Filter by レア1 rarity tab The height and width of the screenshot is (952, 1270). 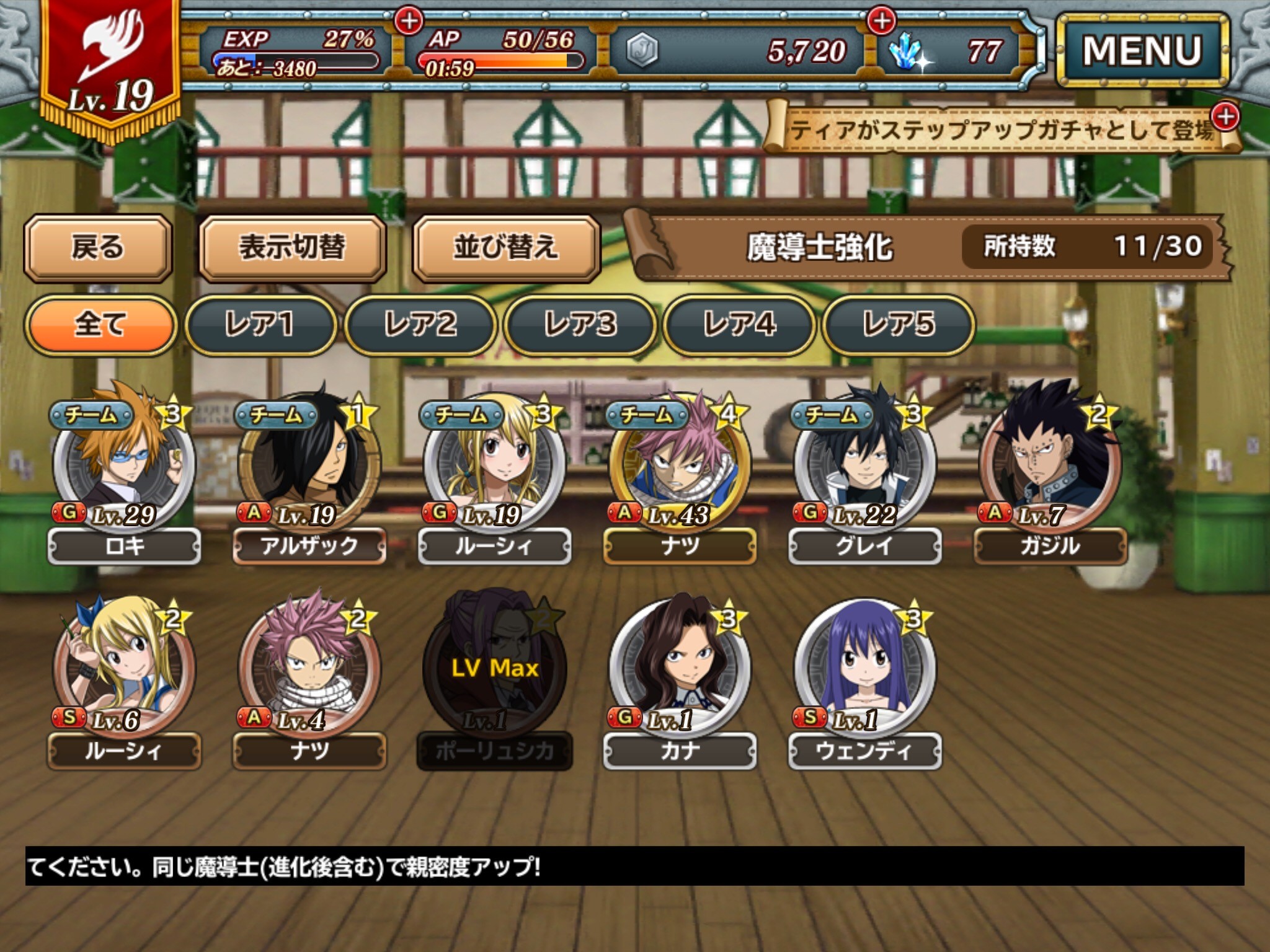pos(260,325)
